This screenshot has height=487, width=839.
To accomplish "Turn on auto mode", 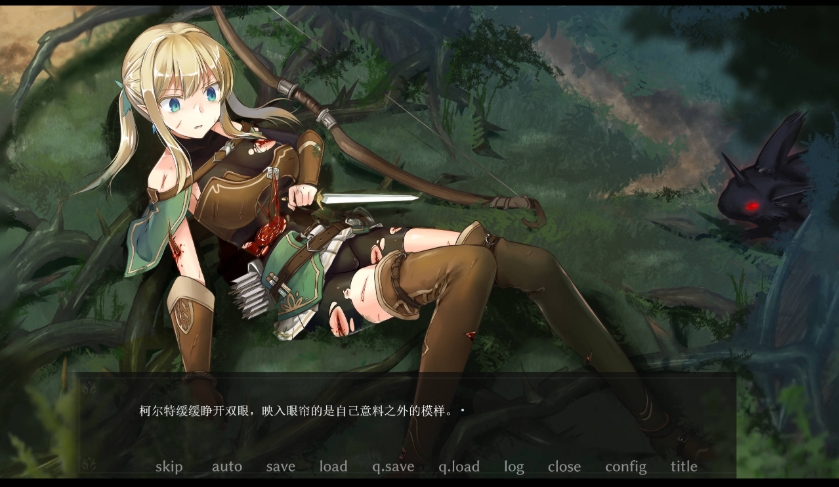I will [x=227, y=466].
